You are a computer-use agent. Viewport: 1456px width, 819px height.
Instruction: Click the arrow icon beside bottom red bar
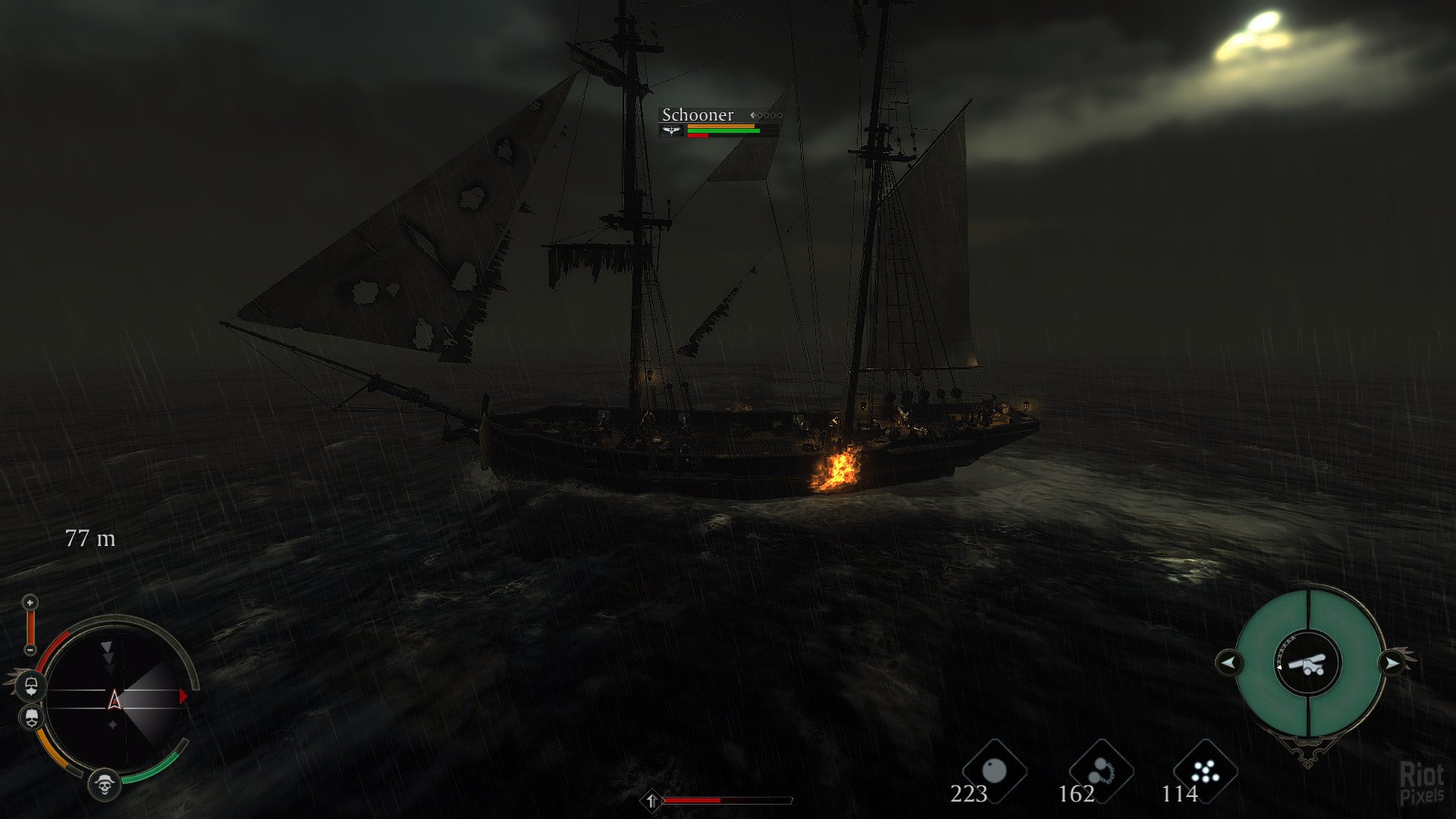pos(651,800)
